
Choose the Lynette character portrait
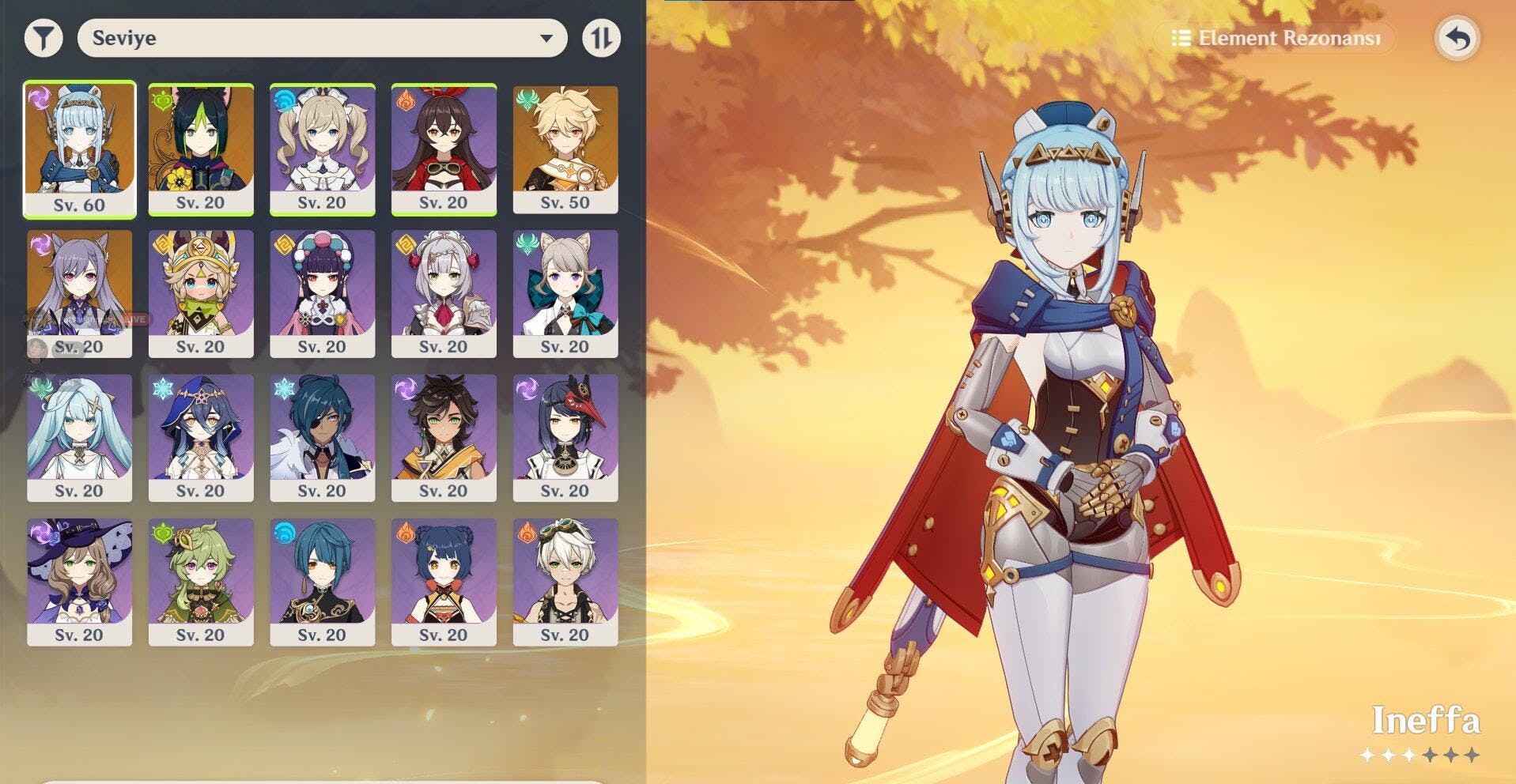point(565,292)
